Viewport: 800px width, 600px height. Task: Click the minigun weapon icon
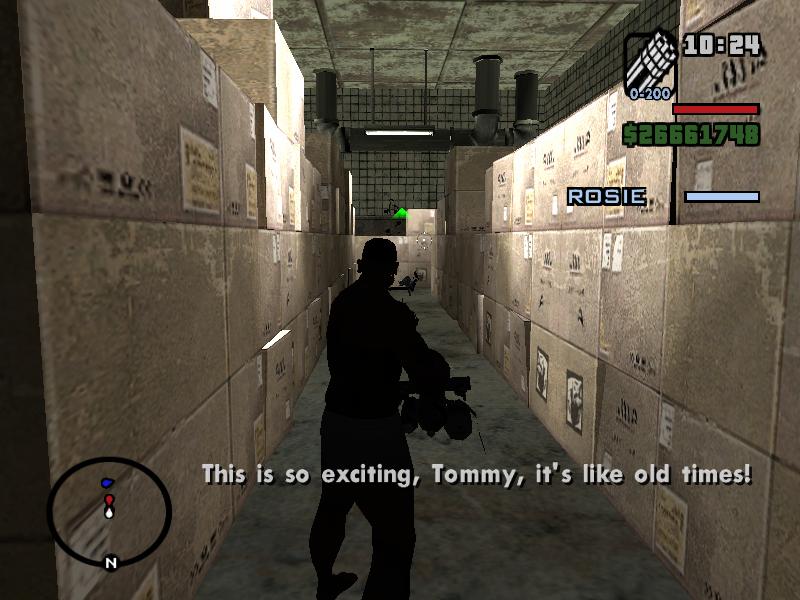651,61
